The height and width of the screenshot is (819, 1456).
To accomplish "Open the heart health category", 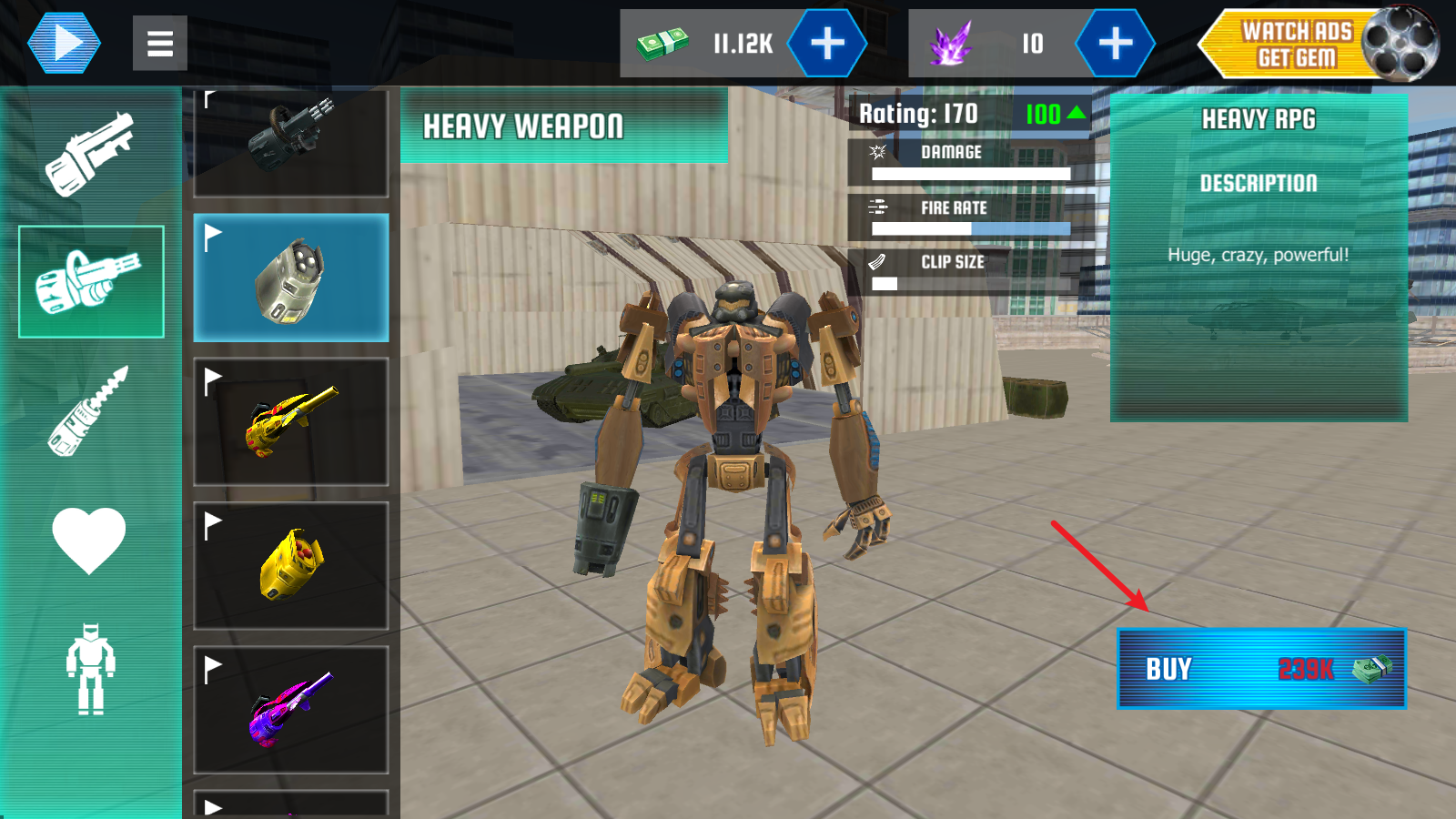I will click(x=89, y=539).
